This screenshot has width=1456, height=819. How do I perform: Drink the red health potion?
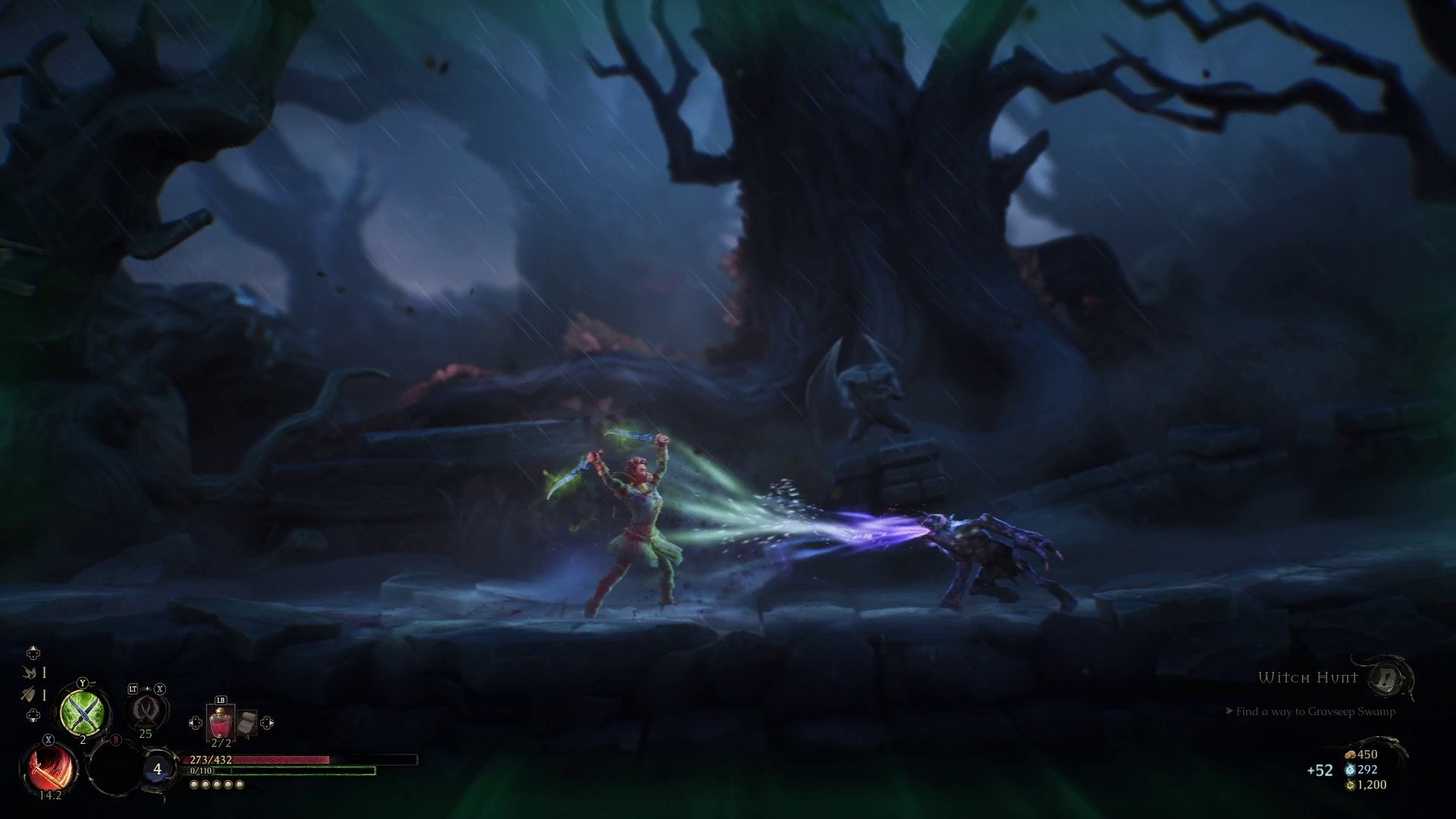click(x=220, y=723)
